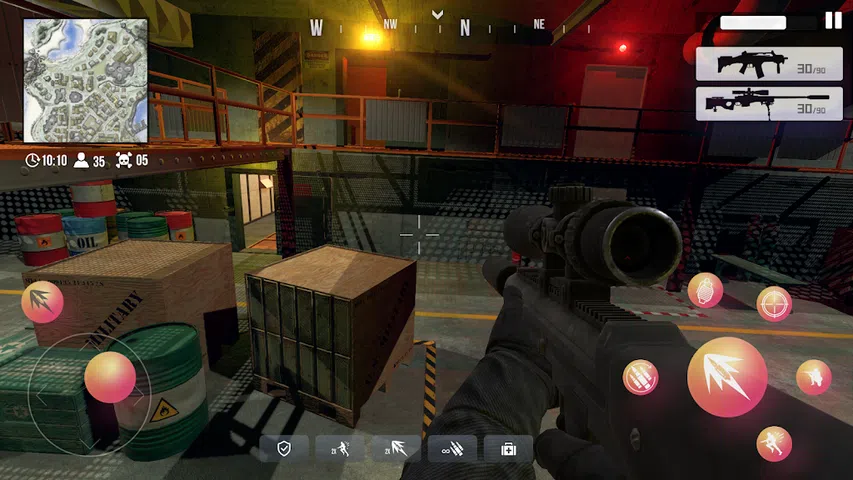
Task: Throw a grenade
Action: point(705,290)
